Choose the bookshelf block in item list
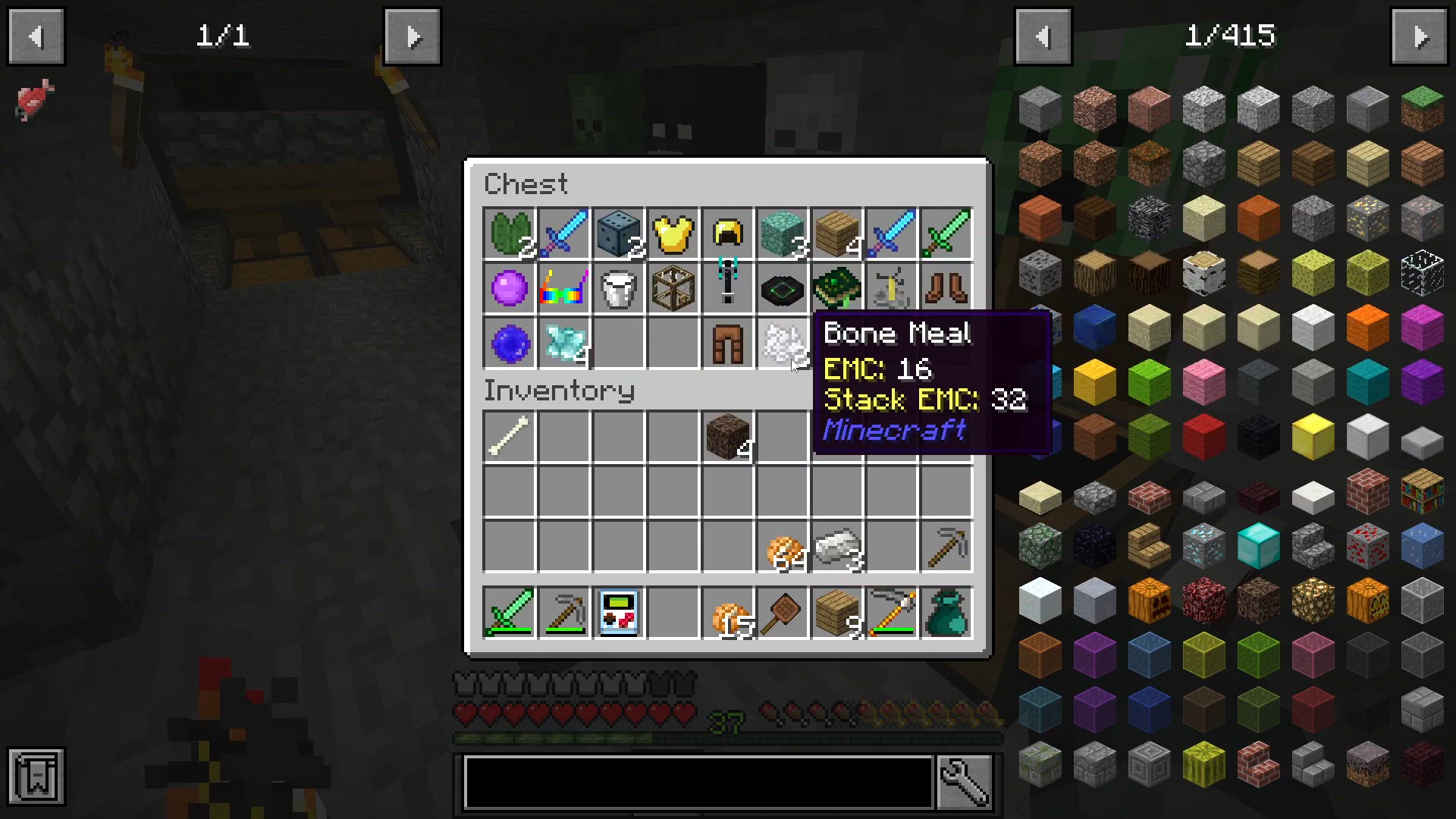 pos(1422,491)
